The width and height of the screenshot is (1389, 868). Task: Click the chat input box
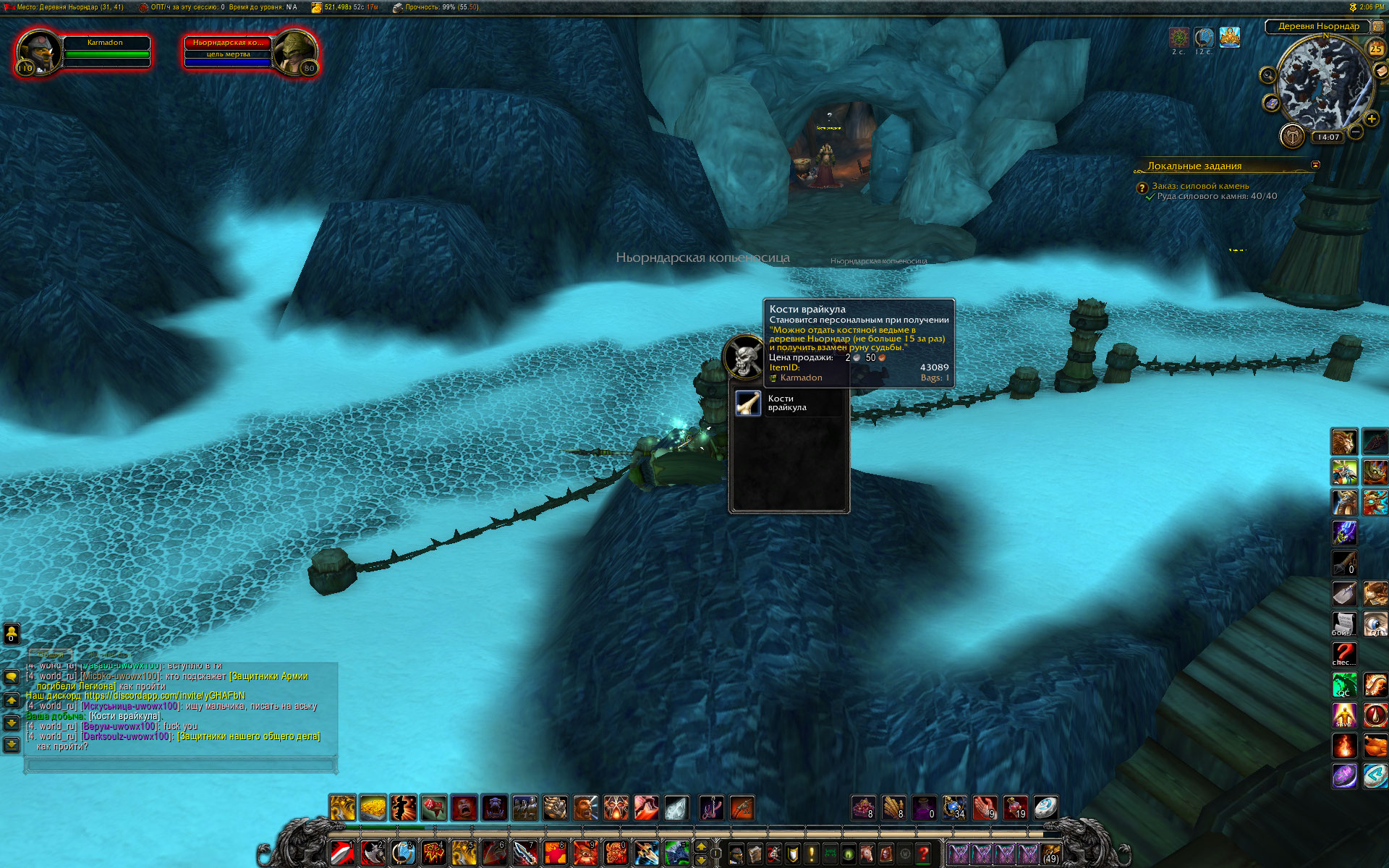pos(179,764)
